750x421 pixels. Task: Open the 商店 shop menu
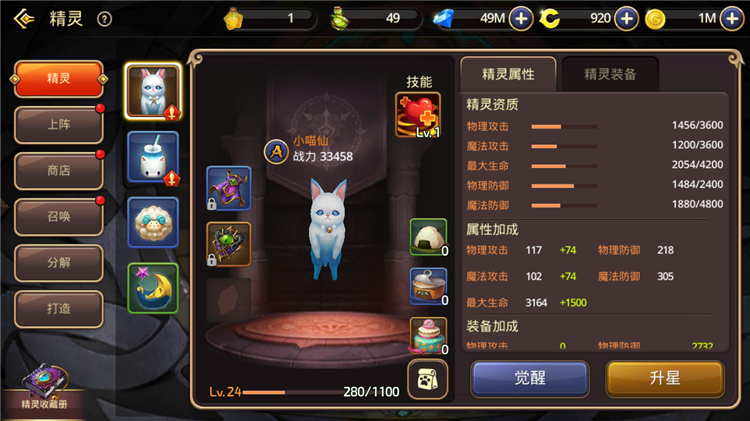pos(59,171)
